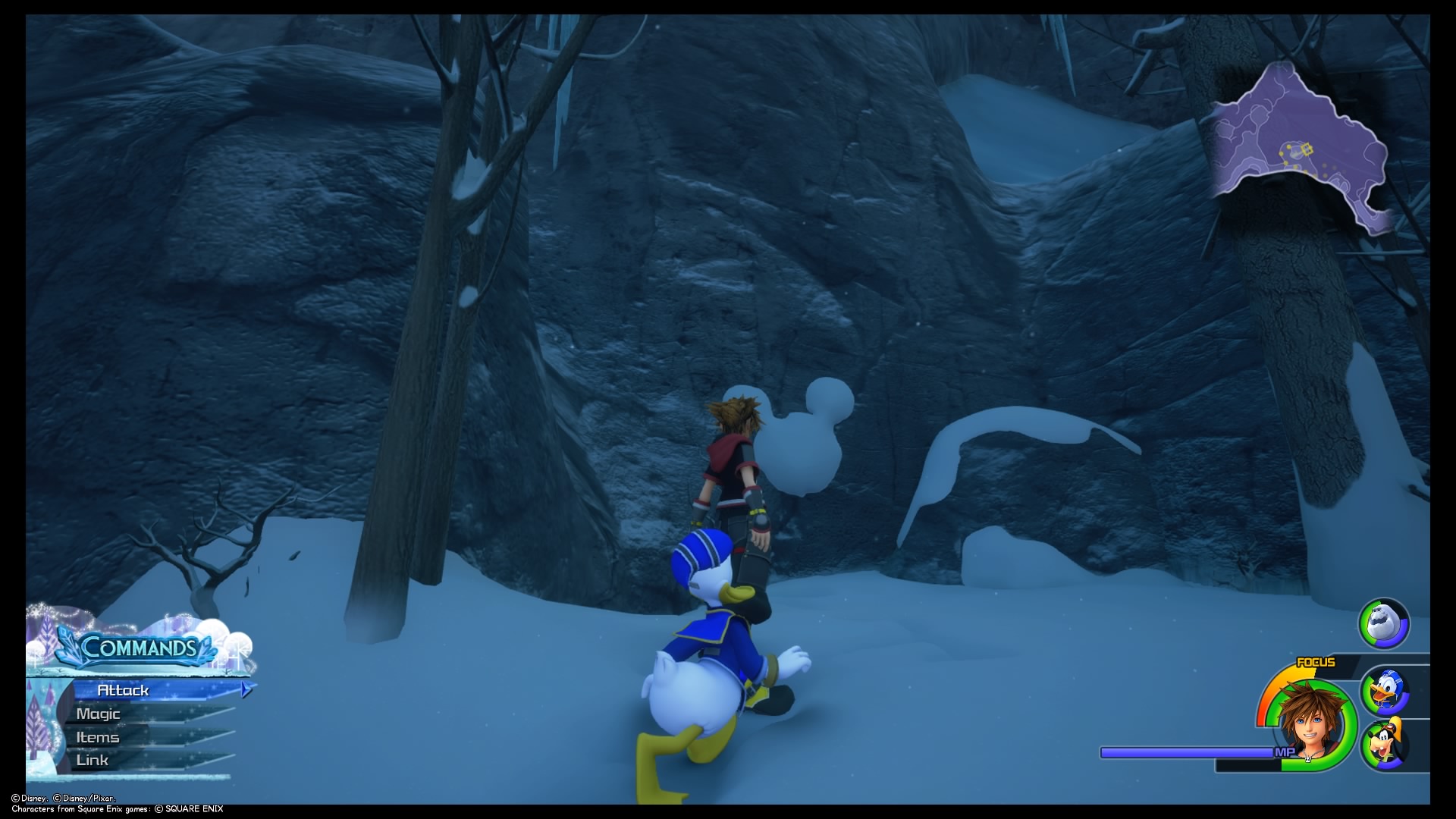Select Magic from the Commands menu
1456x819 pixels.
click(x=97, y=714)
